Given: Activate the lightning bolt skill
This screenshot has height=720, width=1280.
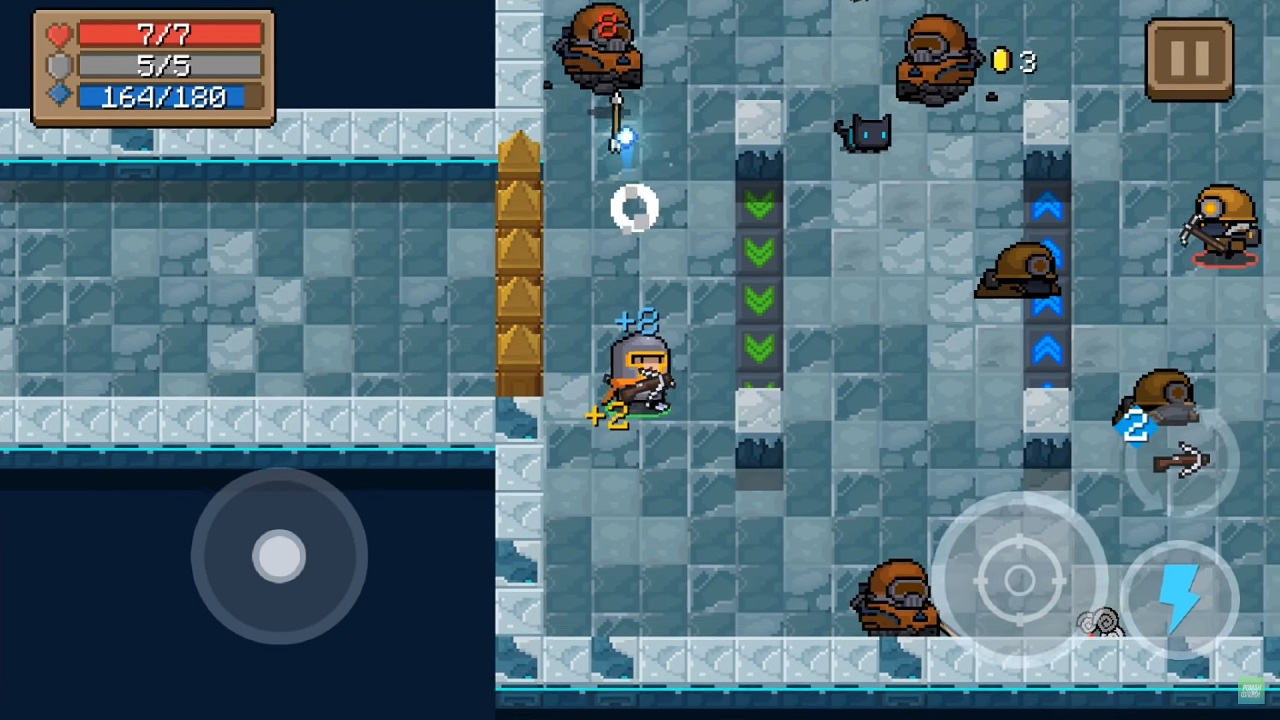Looking at the screenshot, I should point(1180,599).
